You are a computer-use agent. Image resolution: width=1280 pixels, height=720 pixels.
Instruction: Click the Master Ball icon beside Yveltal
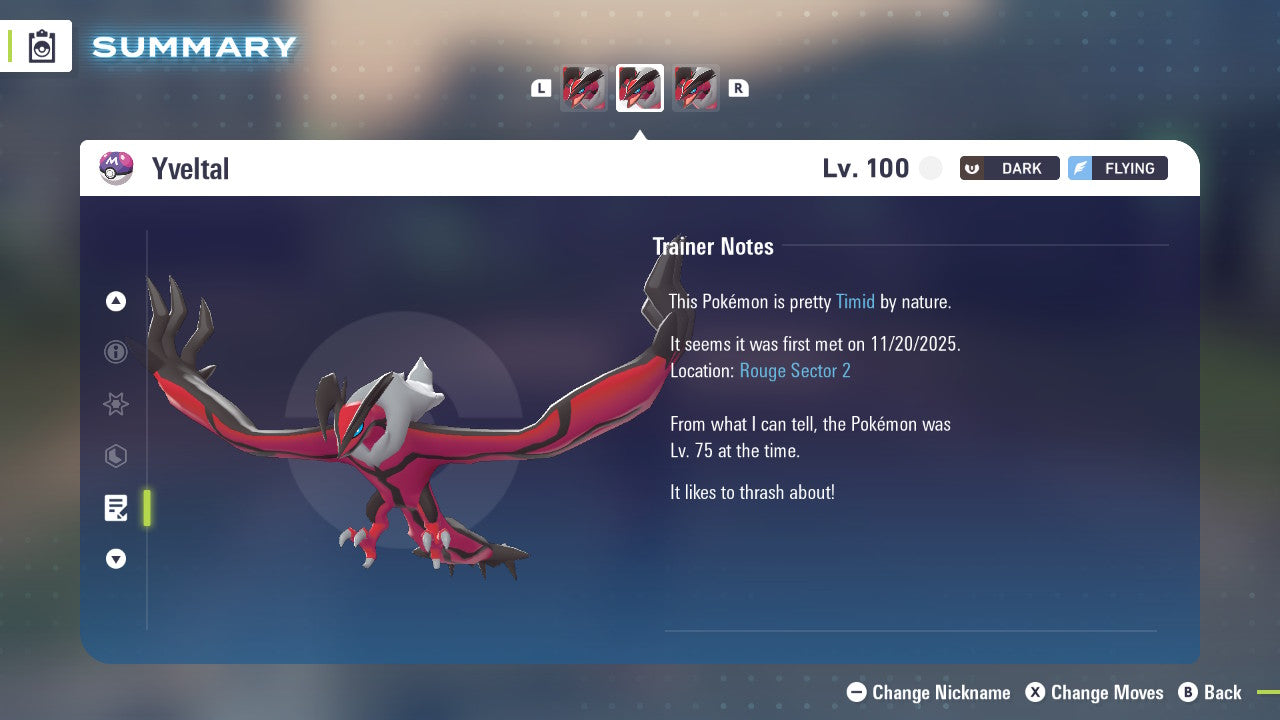115,168
